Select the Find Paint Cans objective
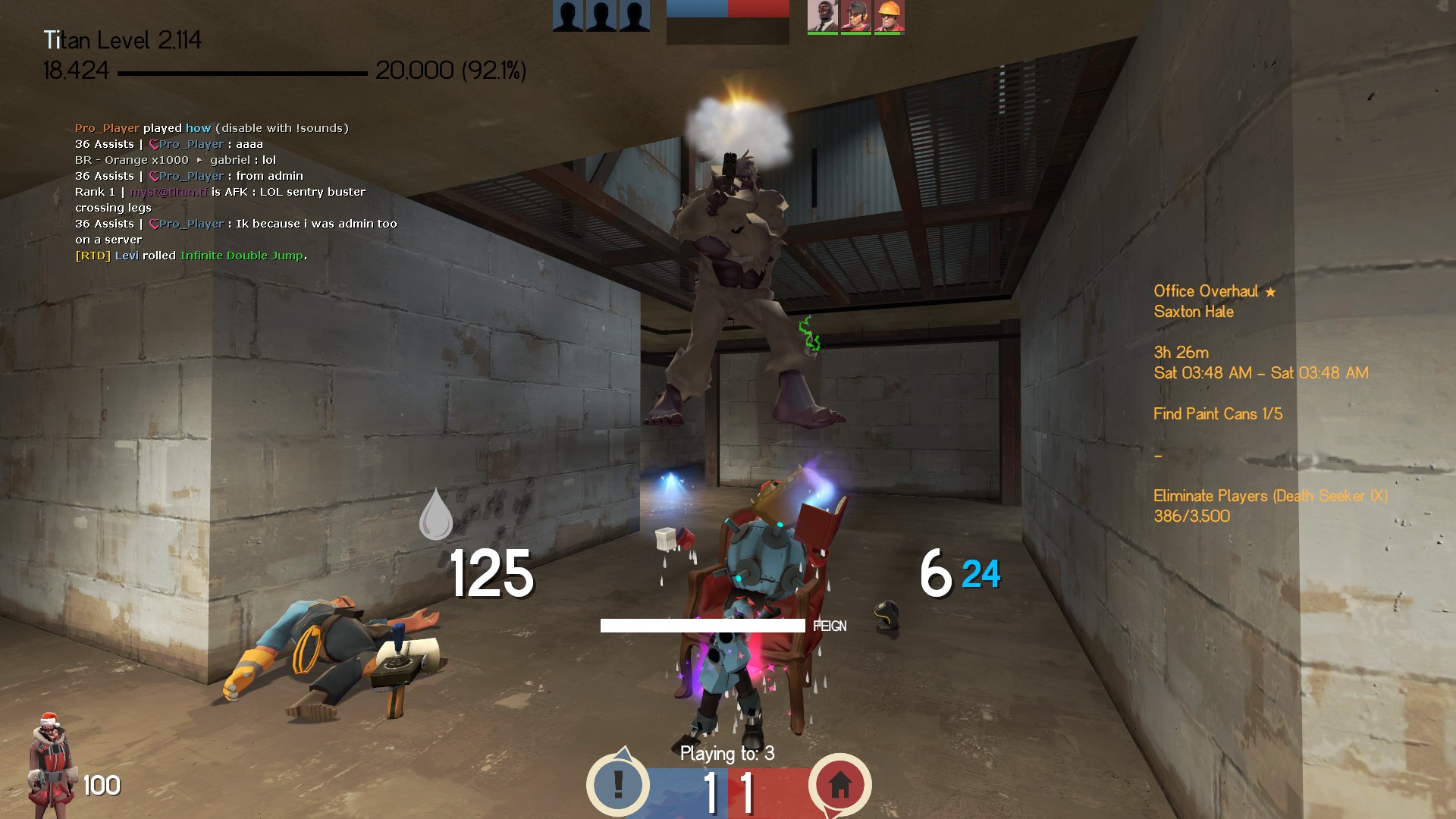The height and width of the screenshot is (819, 1456). (1218, 414)
